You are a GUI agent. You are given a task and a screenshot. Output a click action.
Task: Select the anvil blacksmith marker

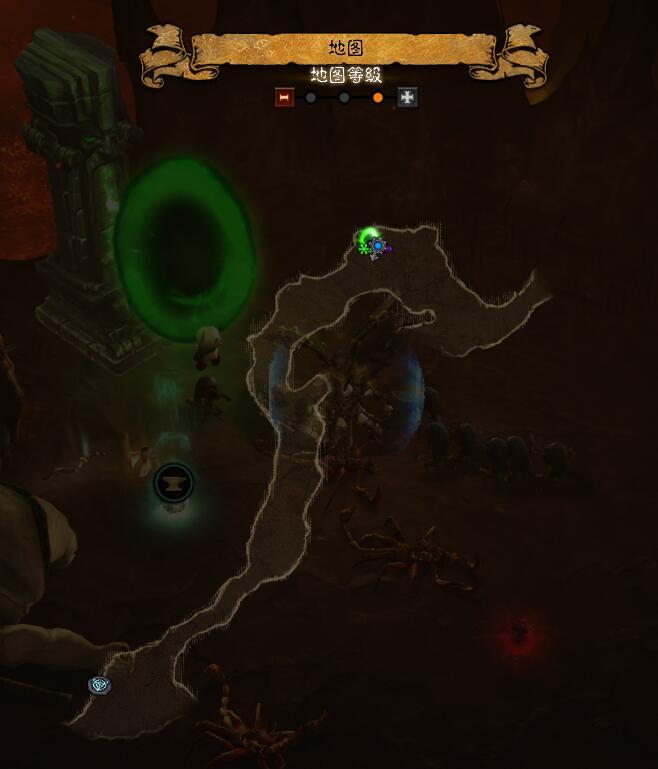174,483
